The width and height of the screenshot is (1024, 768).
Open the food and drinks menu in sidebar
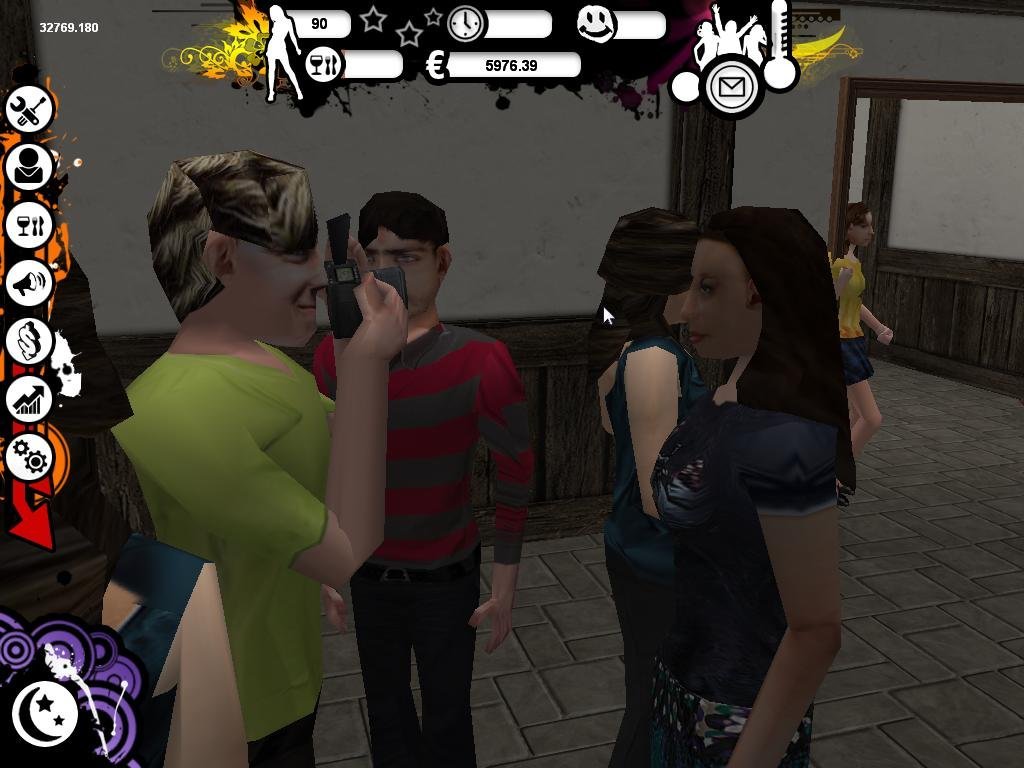tap(29, 225)
